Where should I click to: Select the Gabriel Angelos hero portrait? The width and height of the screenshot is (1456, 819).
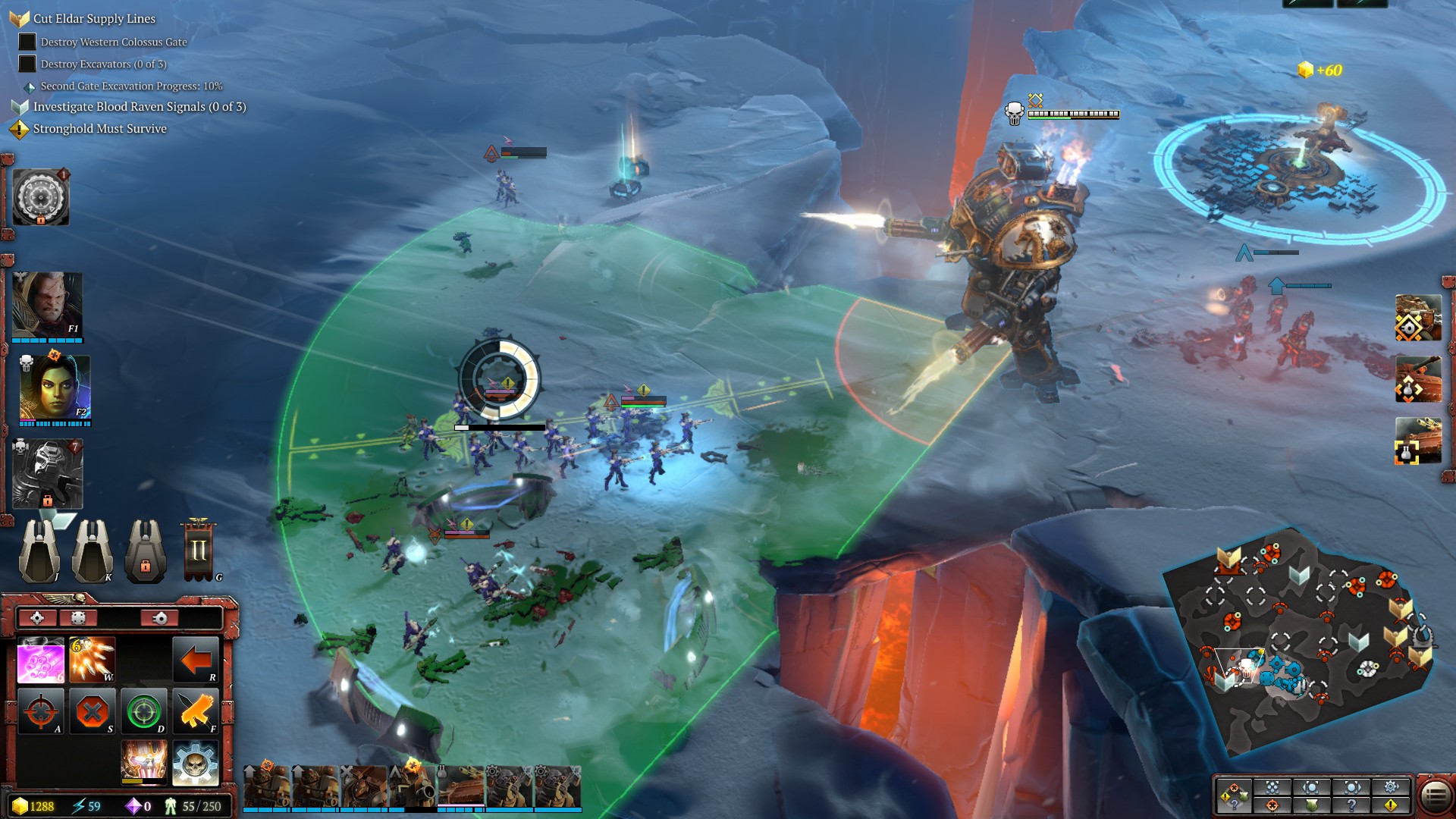pyautogui.click(x=47, y=305)
